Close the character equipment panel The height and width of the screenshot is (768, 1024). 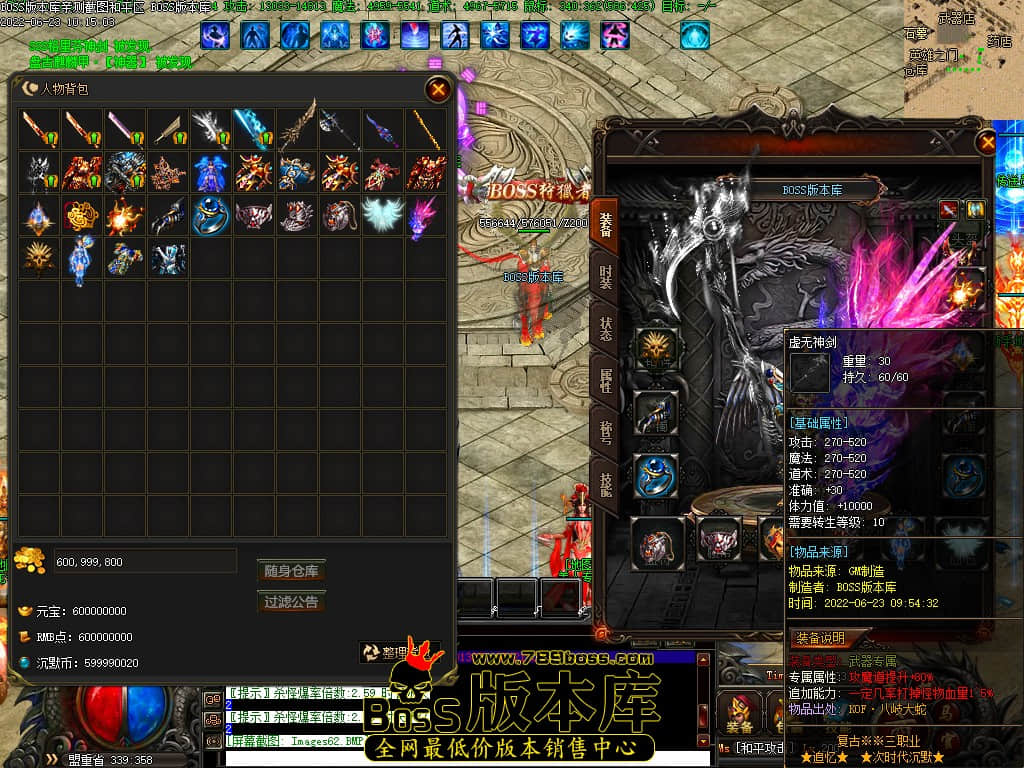[988, 142]
